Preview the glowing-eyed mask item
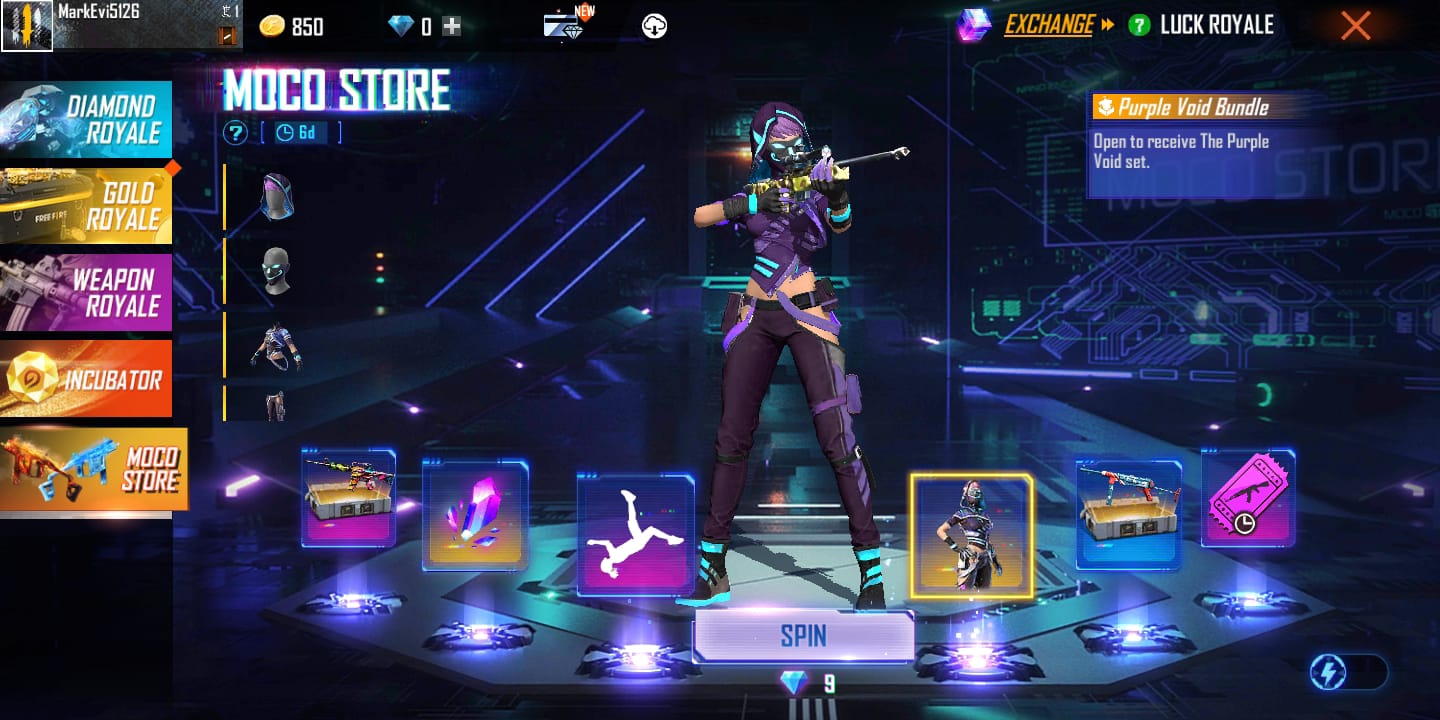1440x720 pixels. point(275,270)
